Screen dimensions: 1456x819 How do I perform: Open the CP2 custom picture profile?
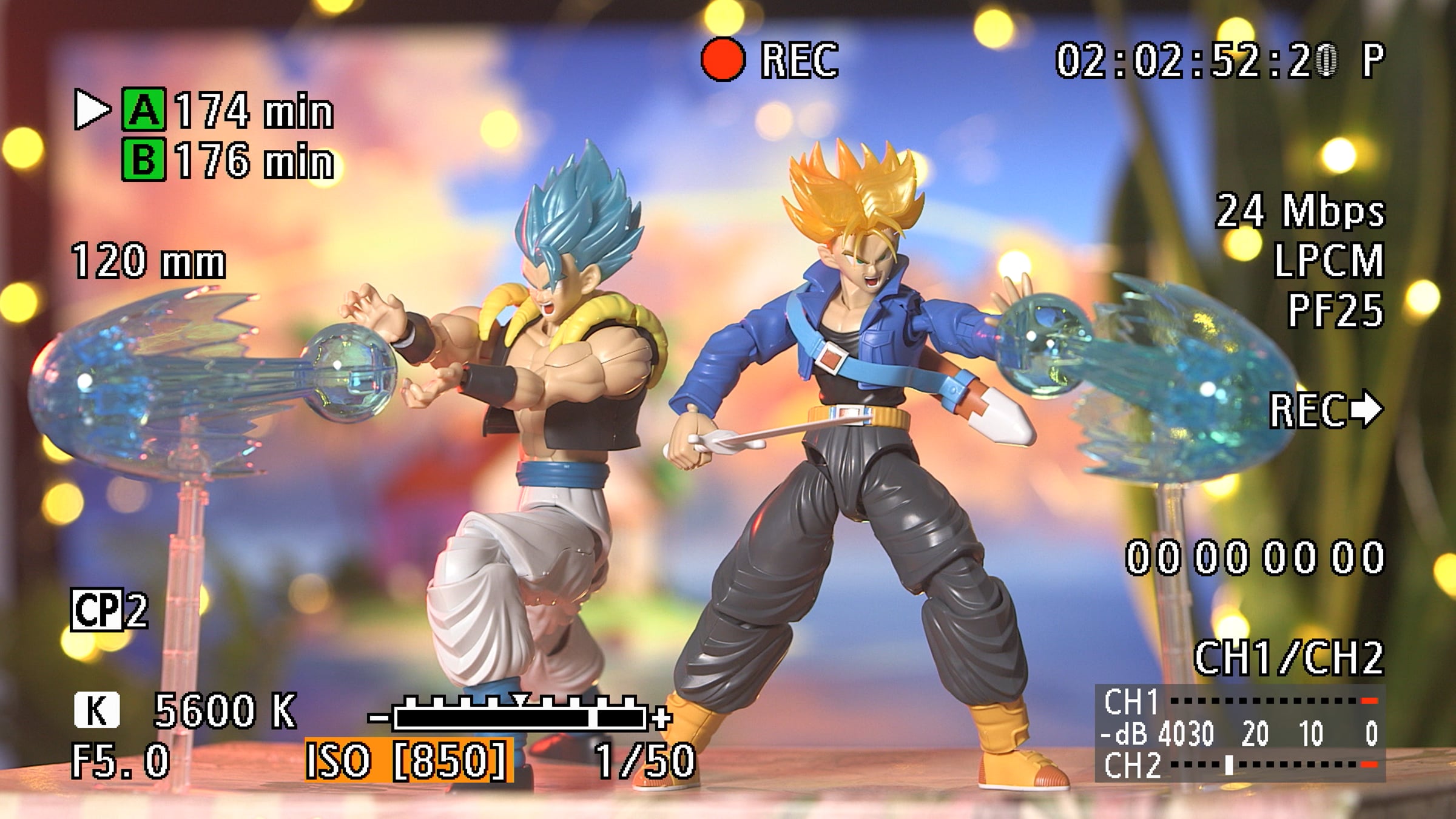click(109, 610)
